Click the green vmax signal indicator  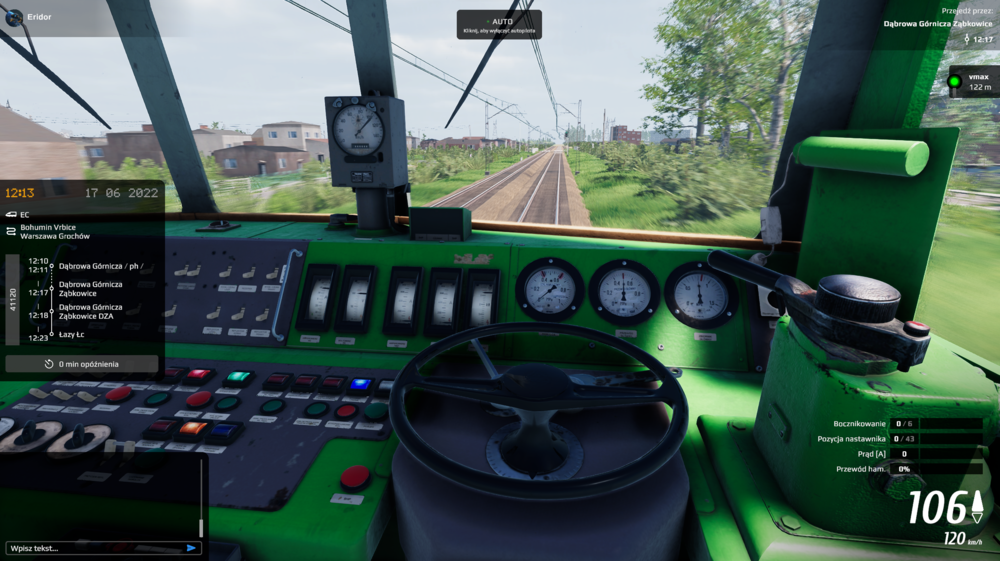point(955,82)
